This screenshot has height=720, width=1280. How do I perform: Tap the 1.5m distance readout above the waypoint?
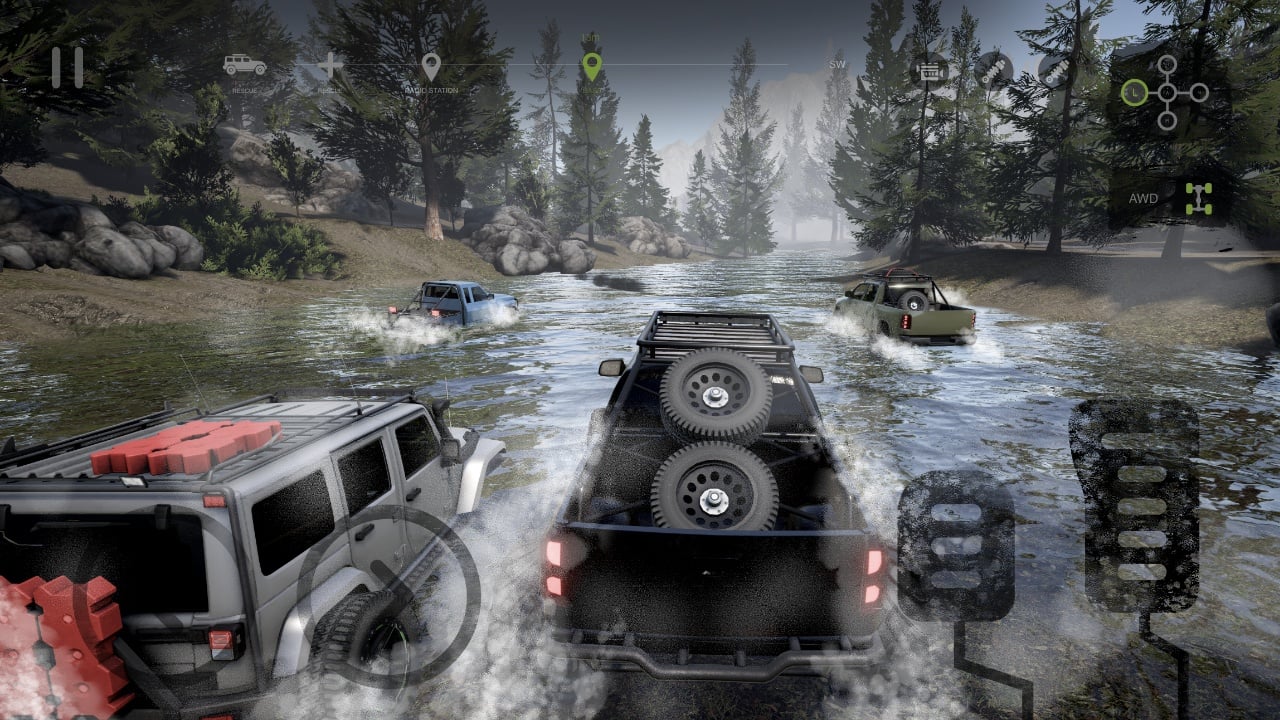tap(593, 35)
